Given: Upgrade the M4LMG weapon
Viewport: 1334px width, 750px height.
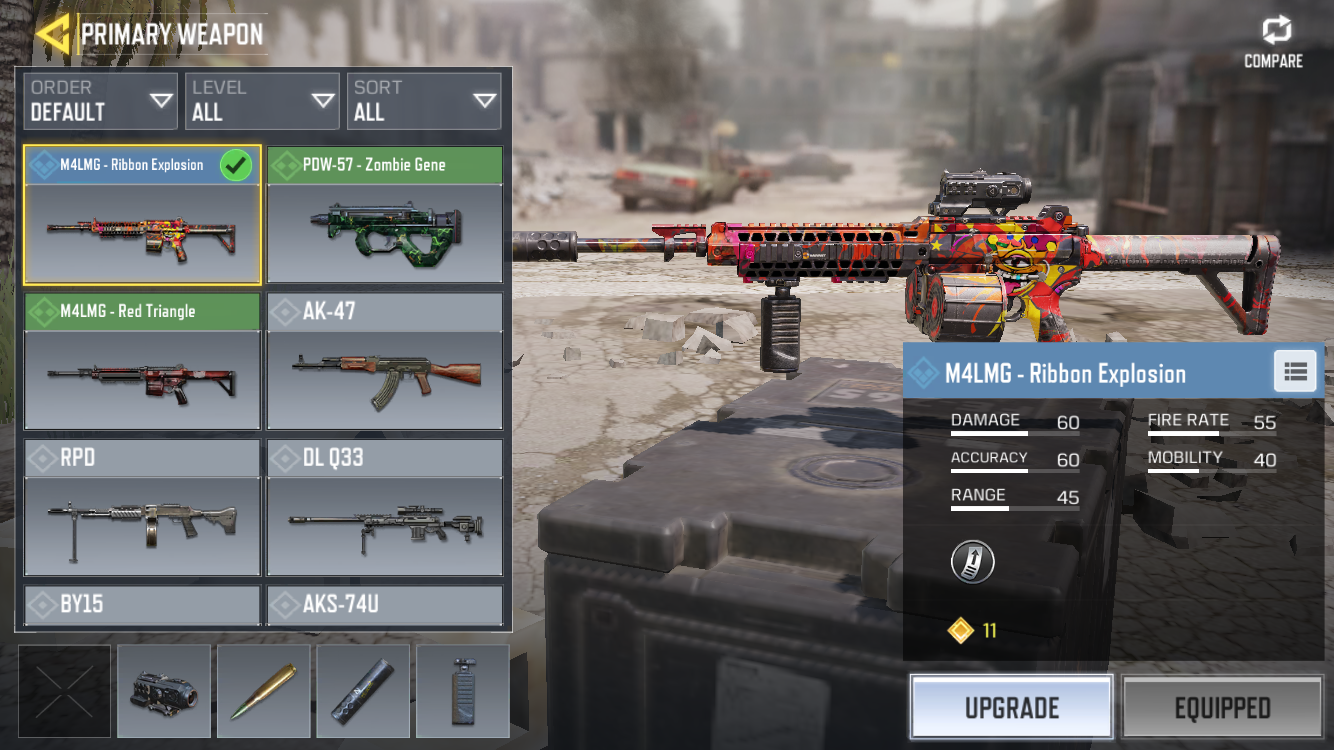Looking at the screenshot, I should tap(1011, 708).
